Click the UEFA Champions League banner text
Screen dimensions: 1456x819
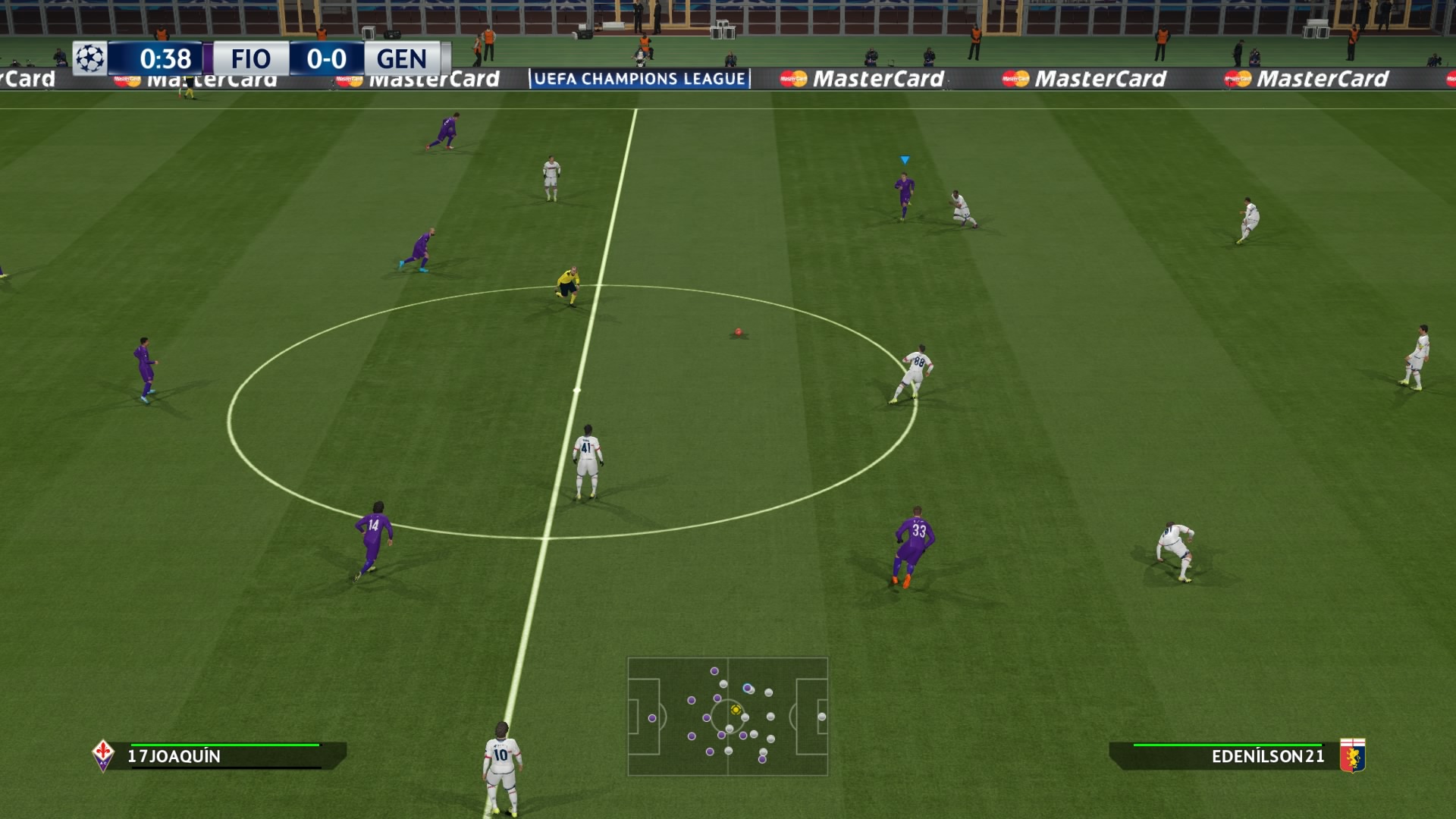637,78
